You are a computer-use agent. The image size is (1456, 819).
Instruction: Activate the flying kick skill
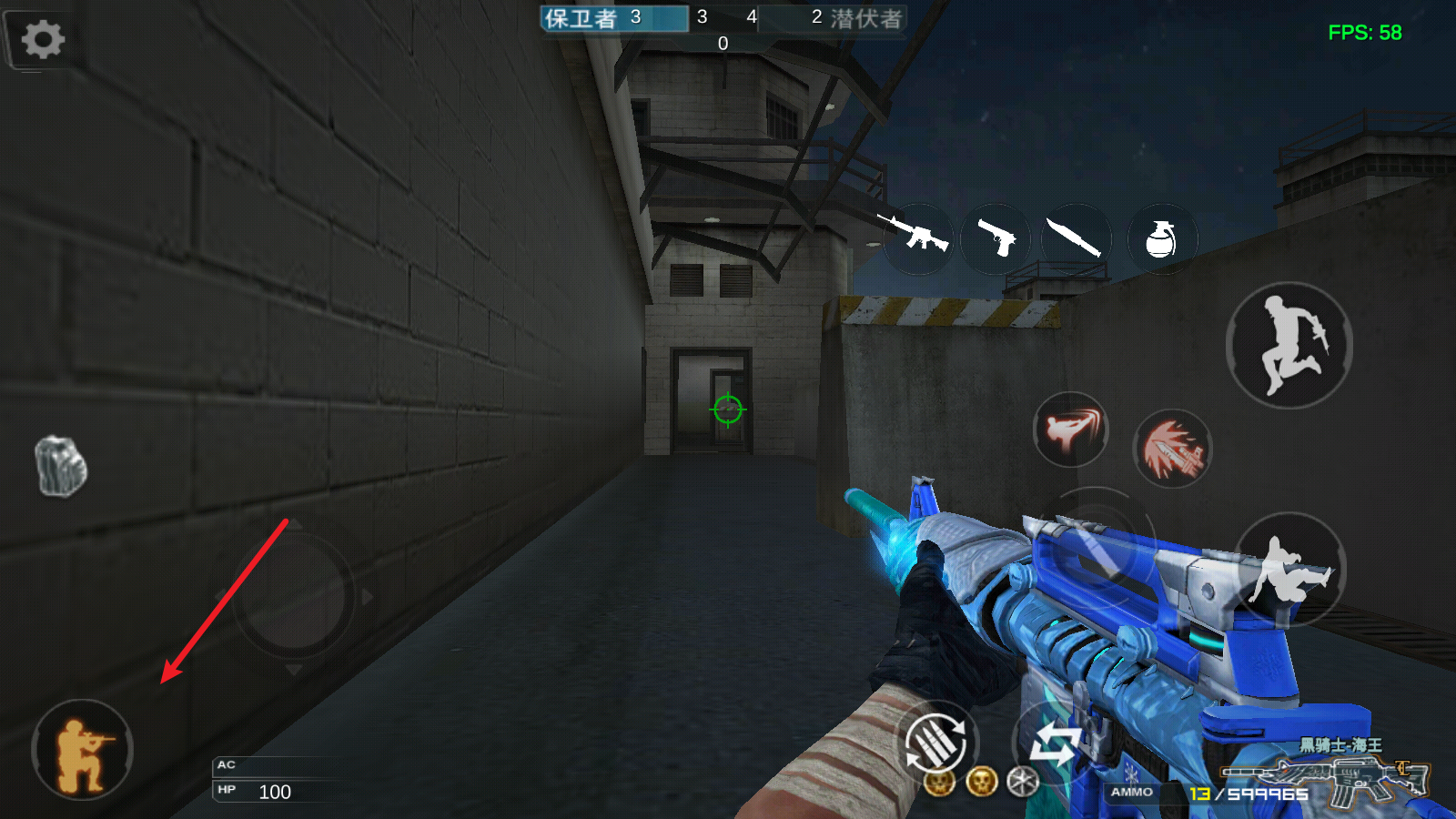tap(1071, 430)
